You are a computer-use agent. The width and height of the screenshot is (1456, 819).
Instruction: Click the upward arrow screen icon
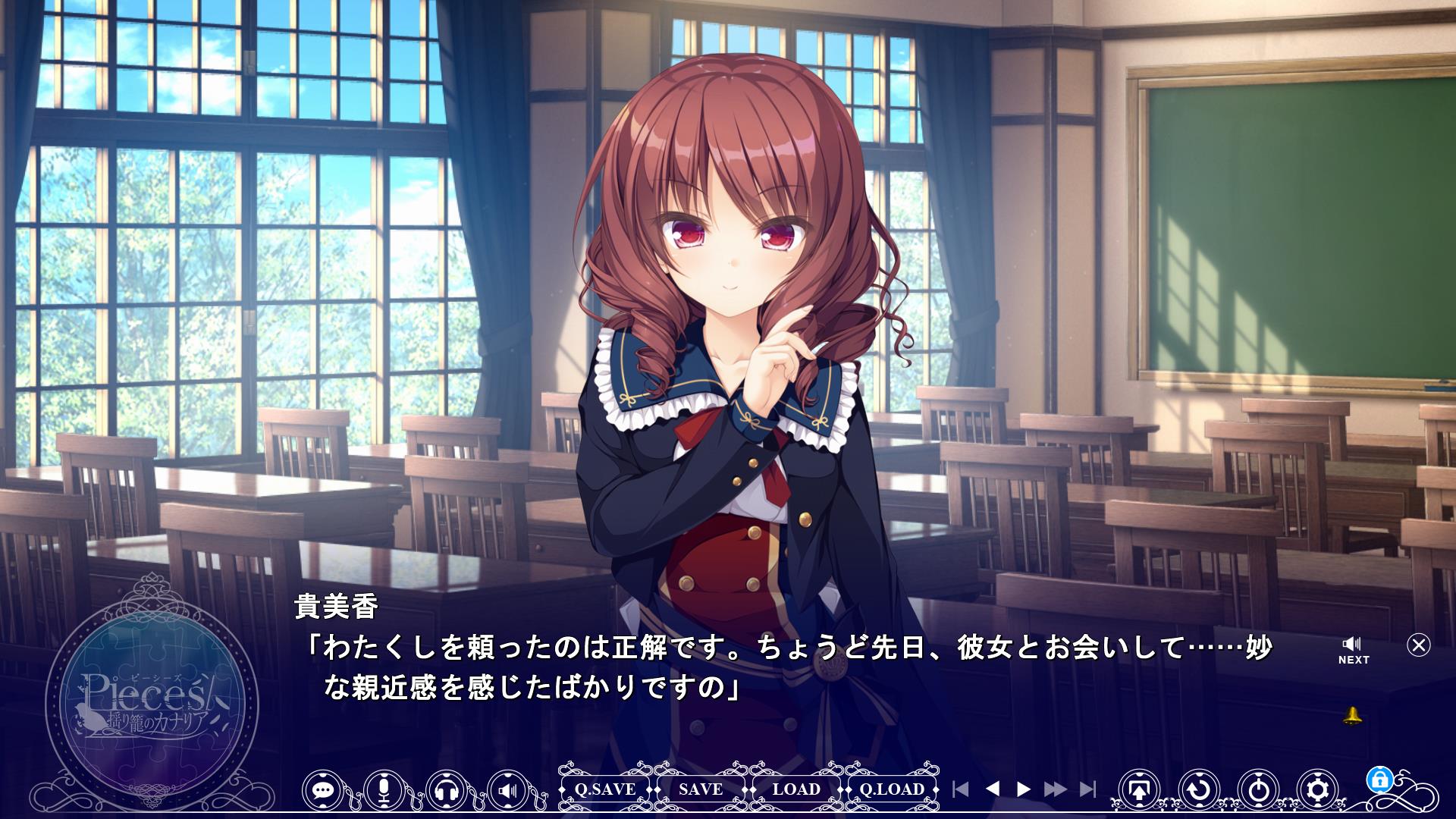pos(1138,790)
